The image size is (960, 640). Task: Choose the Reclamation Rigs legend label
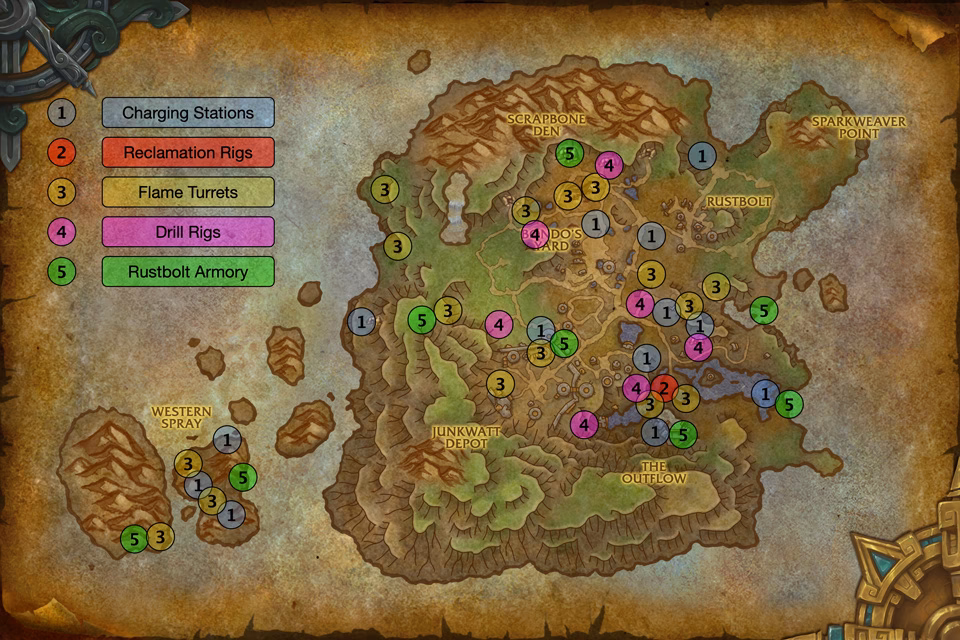(x=188, y=152)
